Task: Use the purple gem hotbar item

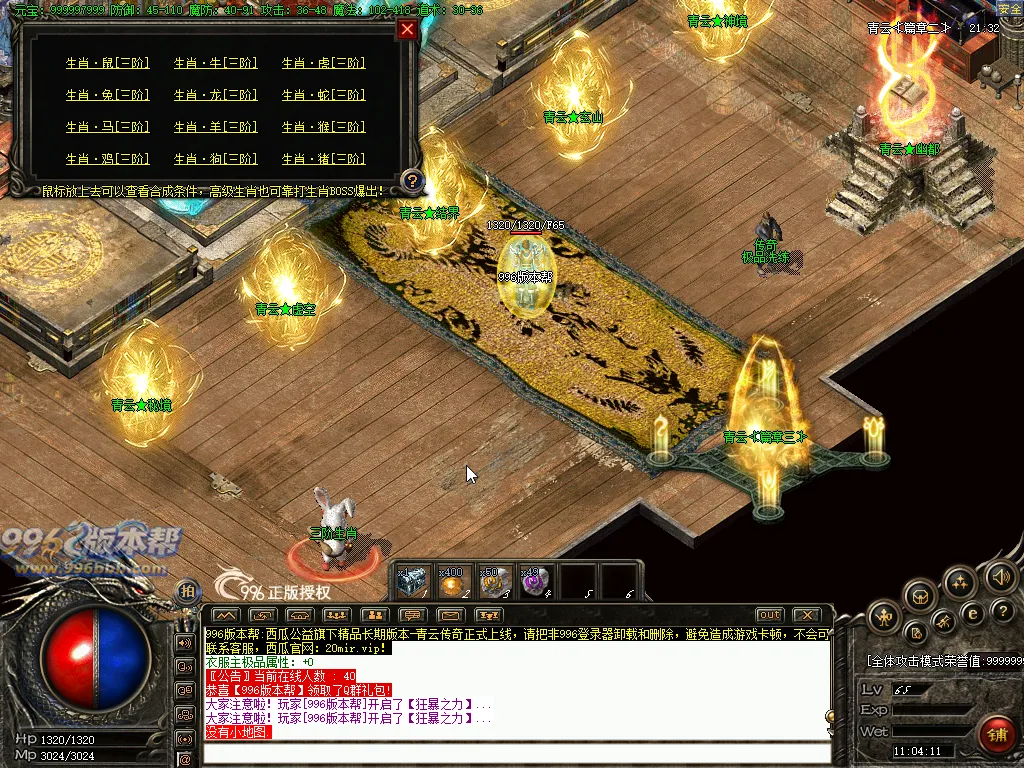Action: click(x=536, y=582)
